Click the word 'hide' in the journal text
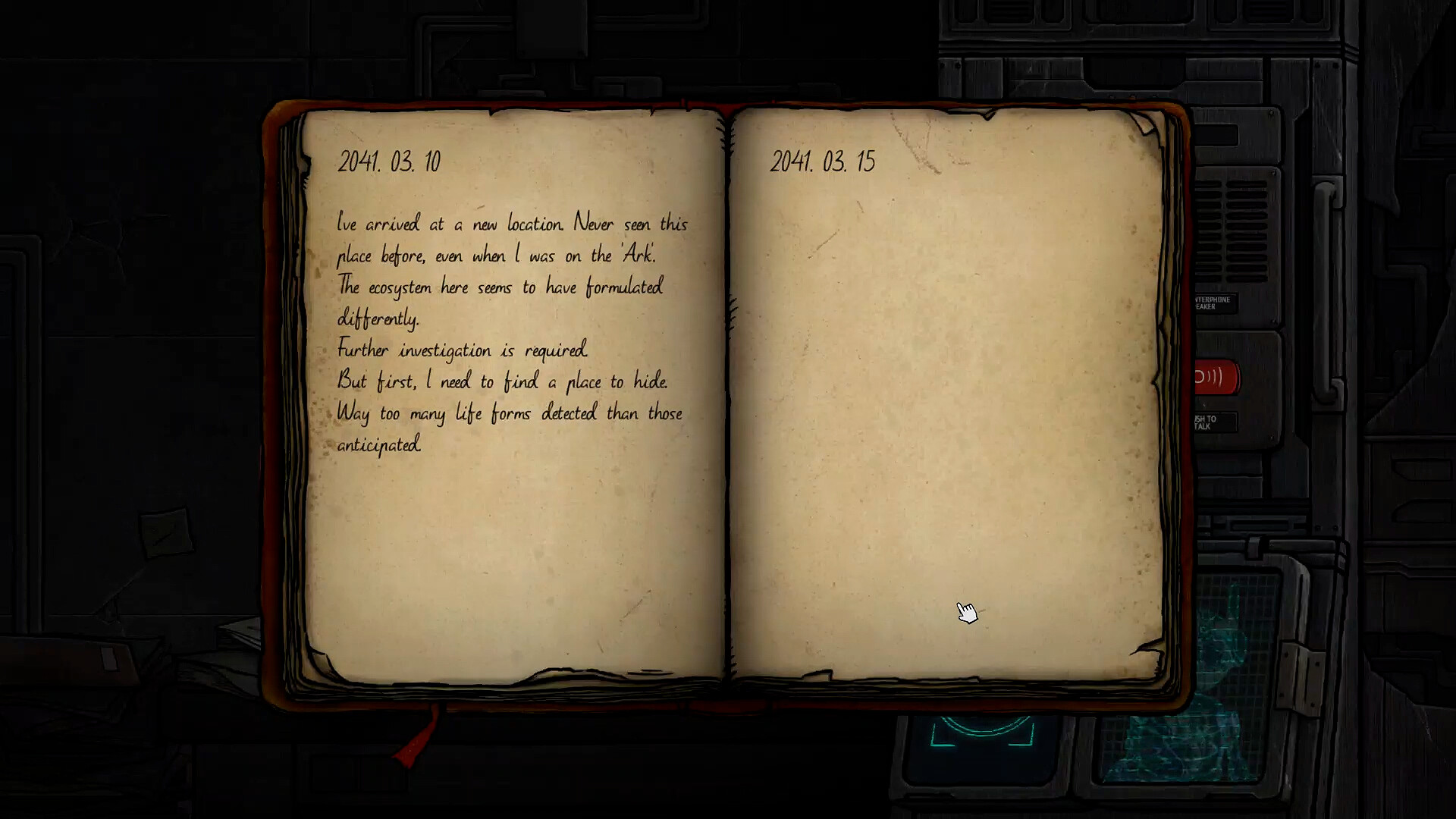This screenshot has width=1456, height=819. click(x=653, y=381)
